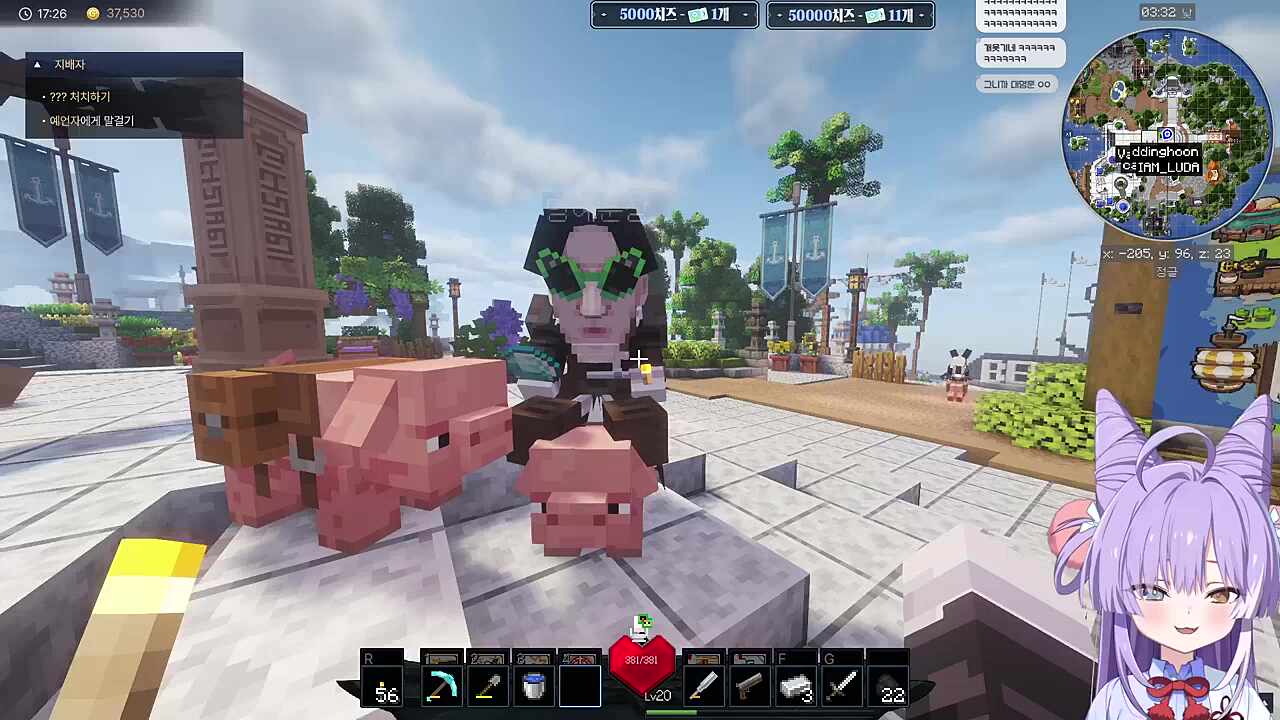The image size is (1280, 720).
Task: Select the R slot holding 56 items
Action: click(384, 686)
